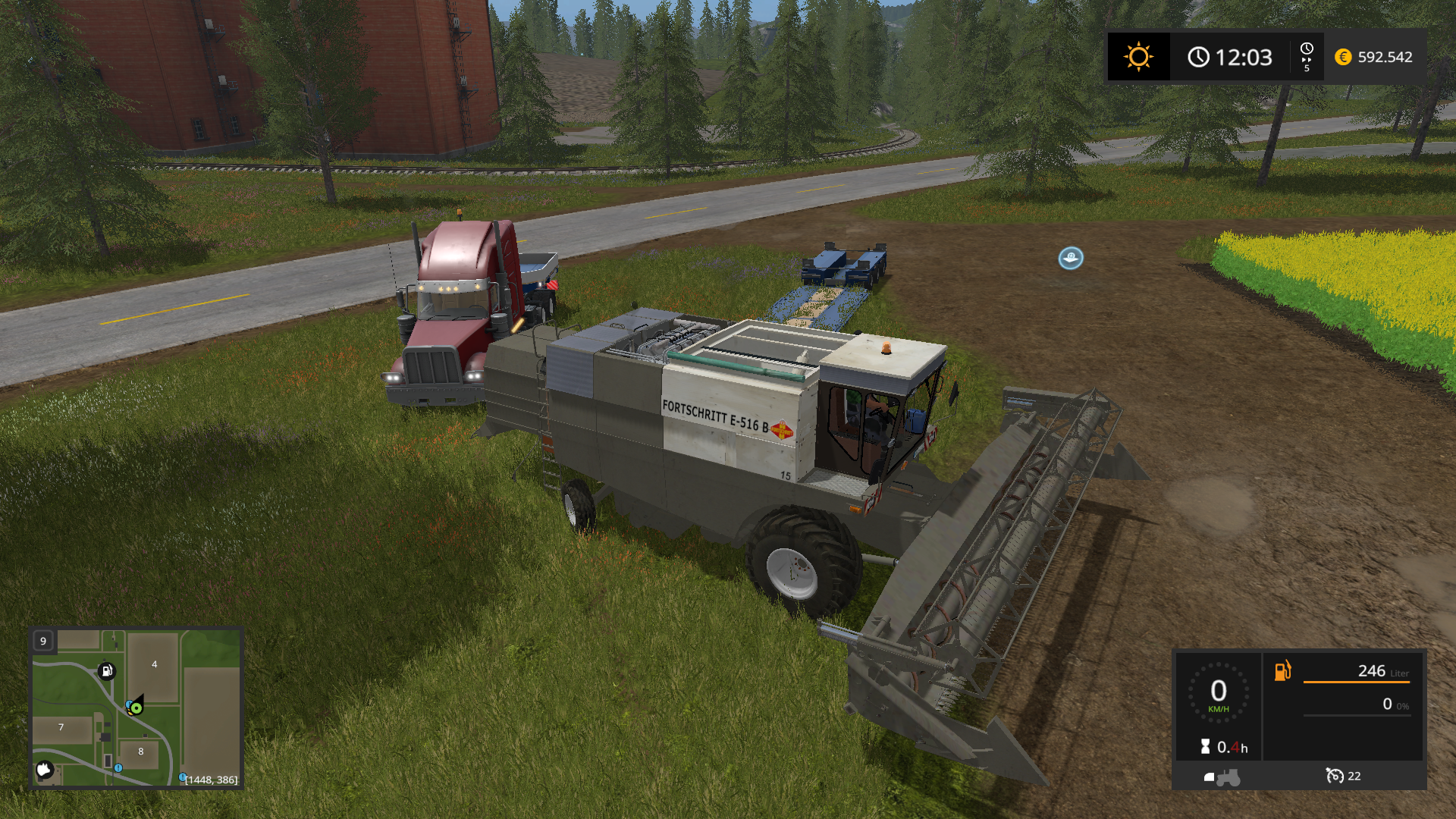Click field number 4 on the minimap
The image size is (1456, 819).
coord(154,664)
